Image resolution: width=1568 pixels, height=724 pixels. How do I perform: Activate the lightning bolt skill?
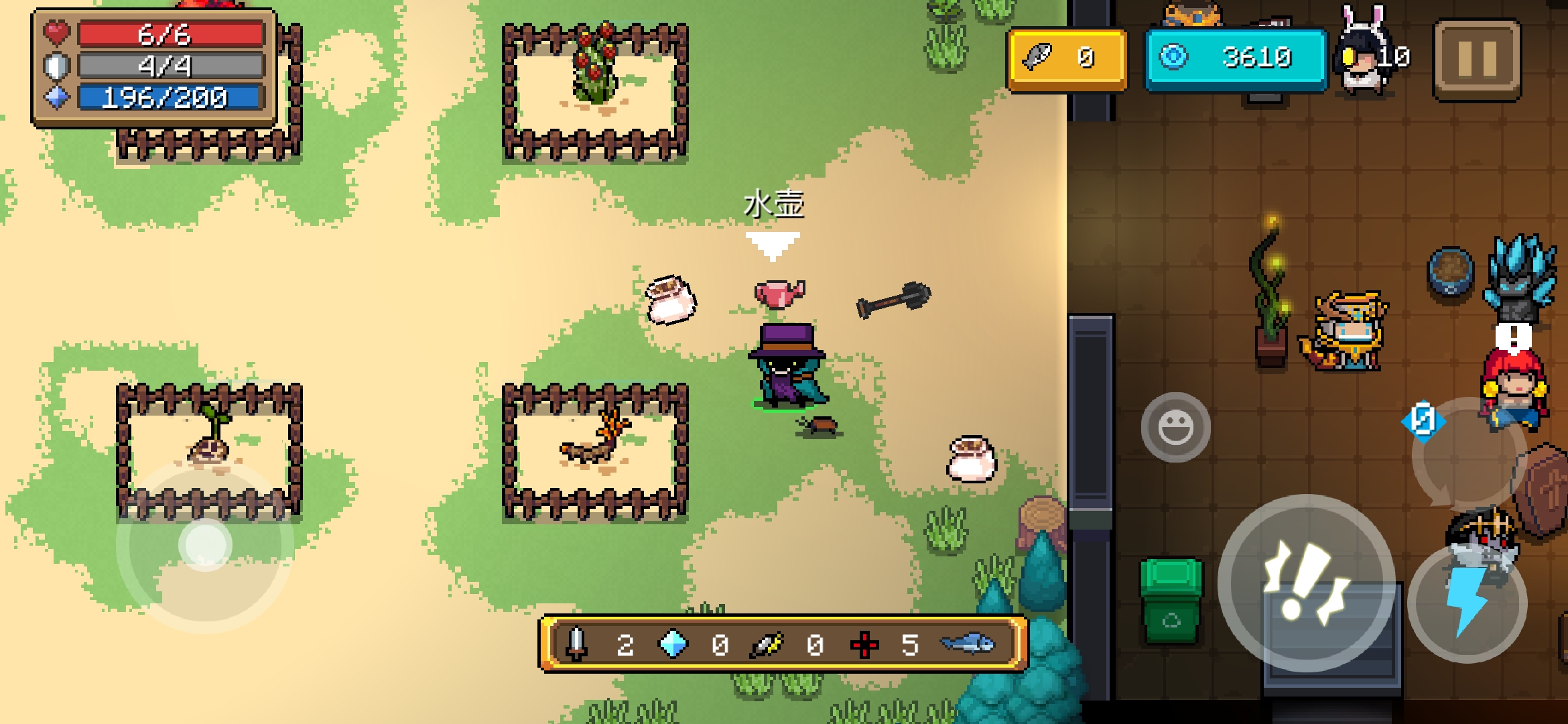[1467, 604]
